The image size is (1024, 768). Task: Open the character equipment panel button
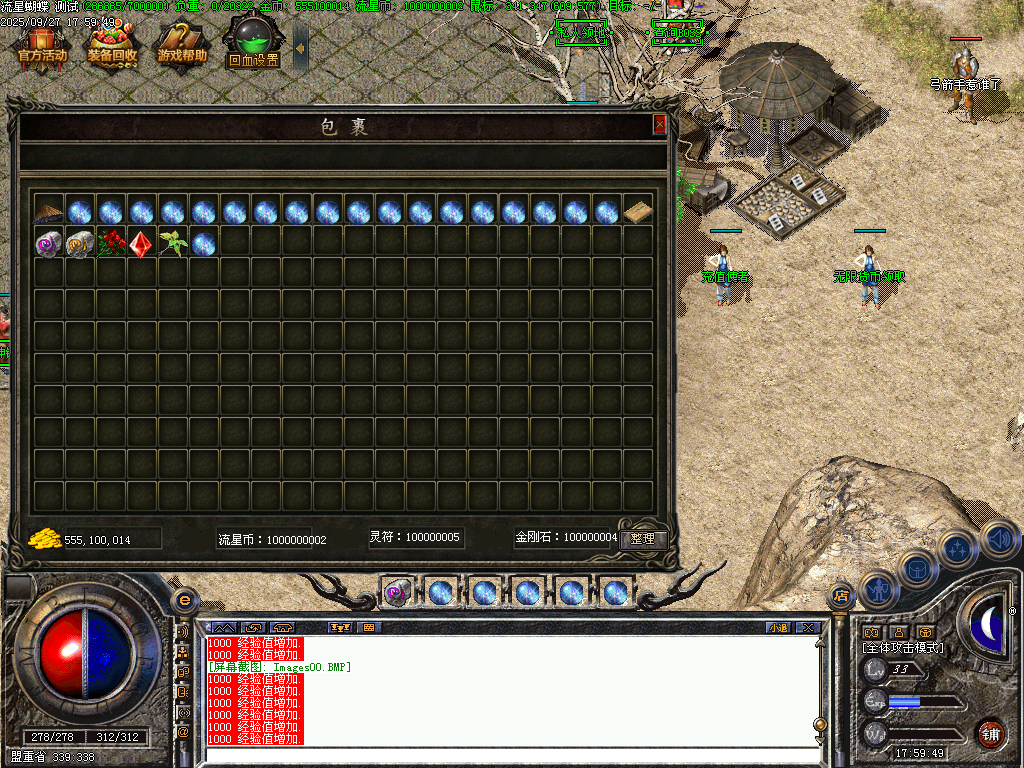click(x=877, y=591)
